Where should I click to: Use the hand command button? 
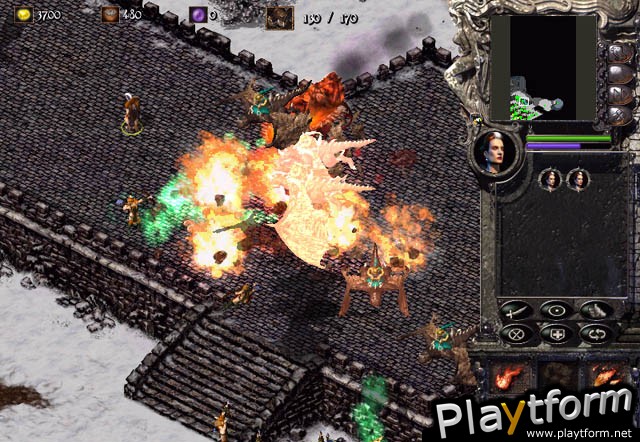(595, 310)
